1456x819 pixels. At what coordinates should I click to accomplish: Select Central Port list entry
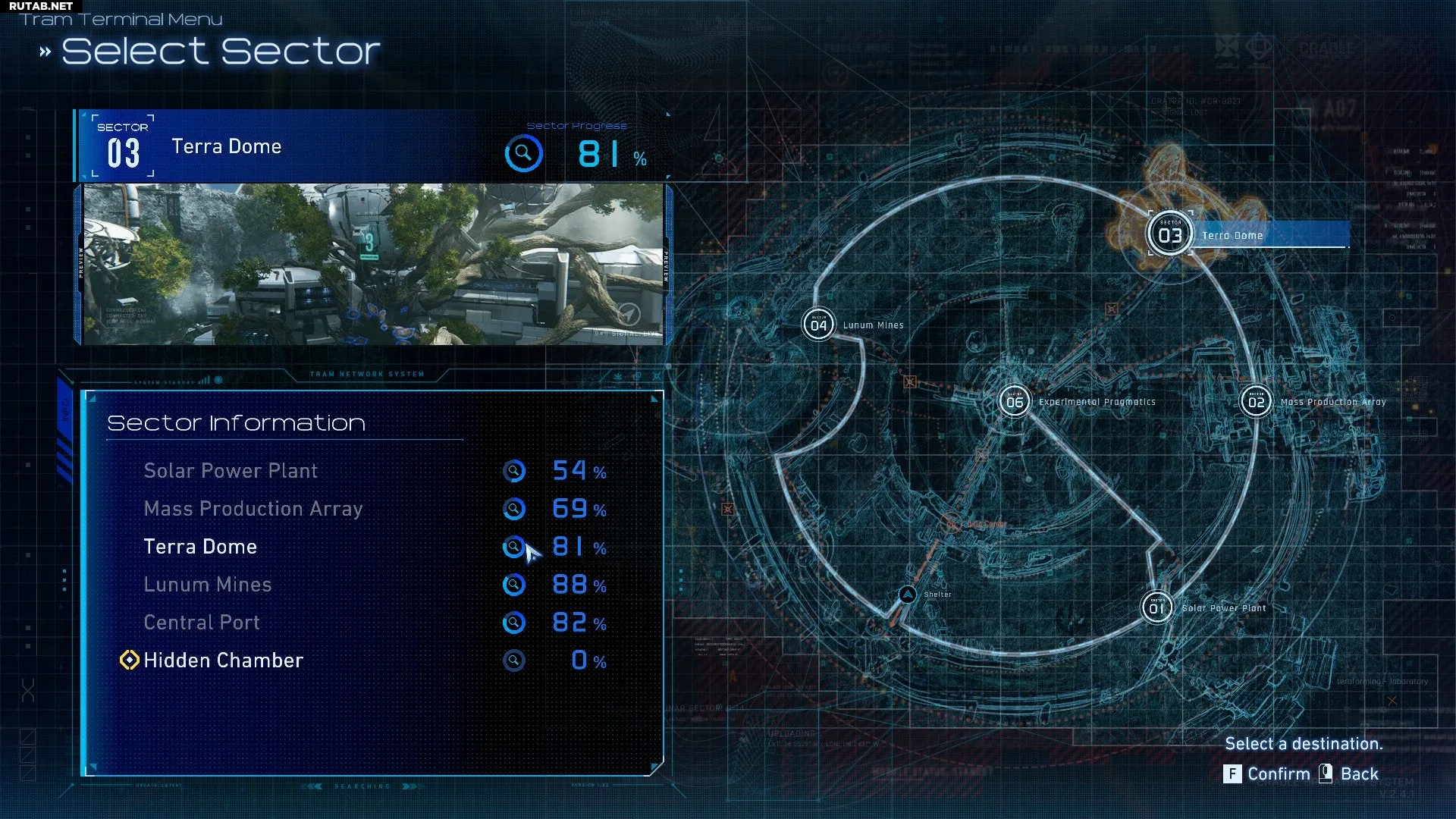(x=202, y=623)
